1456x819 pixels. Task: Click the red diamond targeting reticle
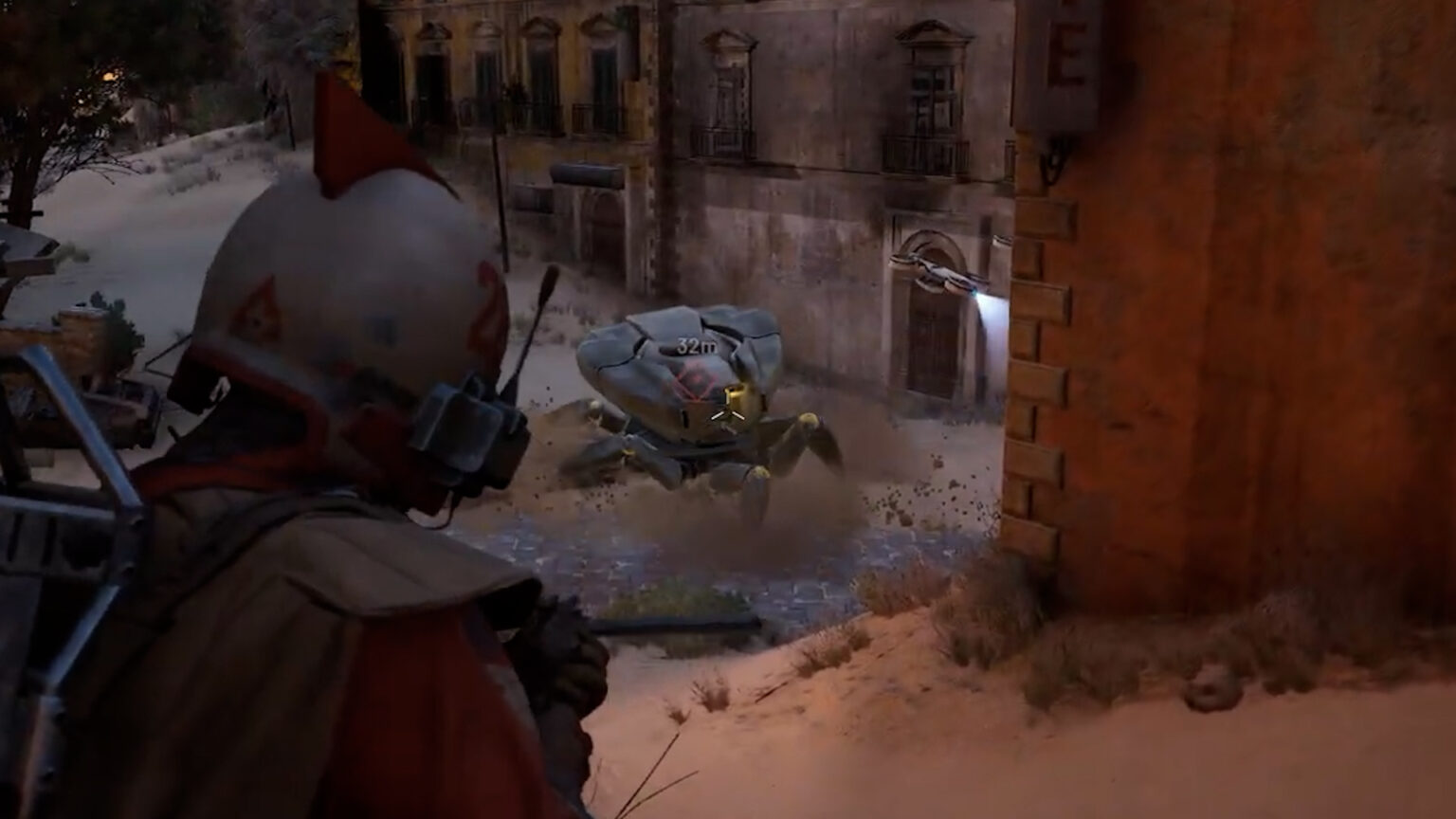point(697,378)
